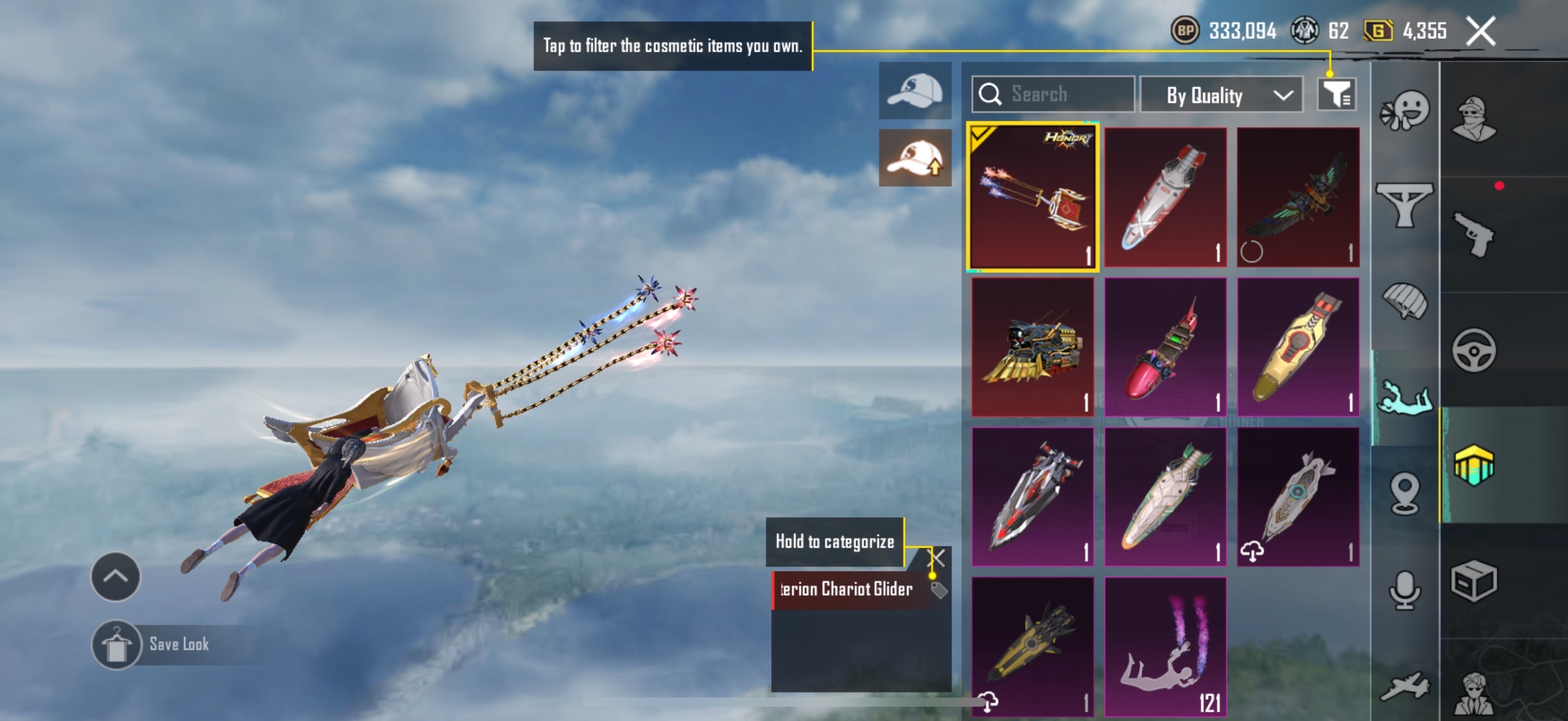
Task: Click the white cap outfit button
Action: click(x=914, y=91)
